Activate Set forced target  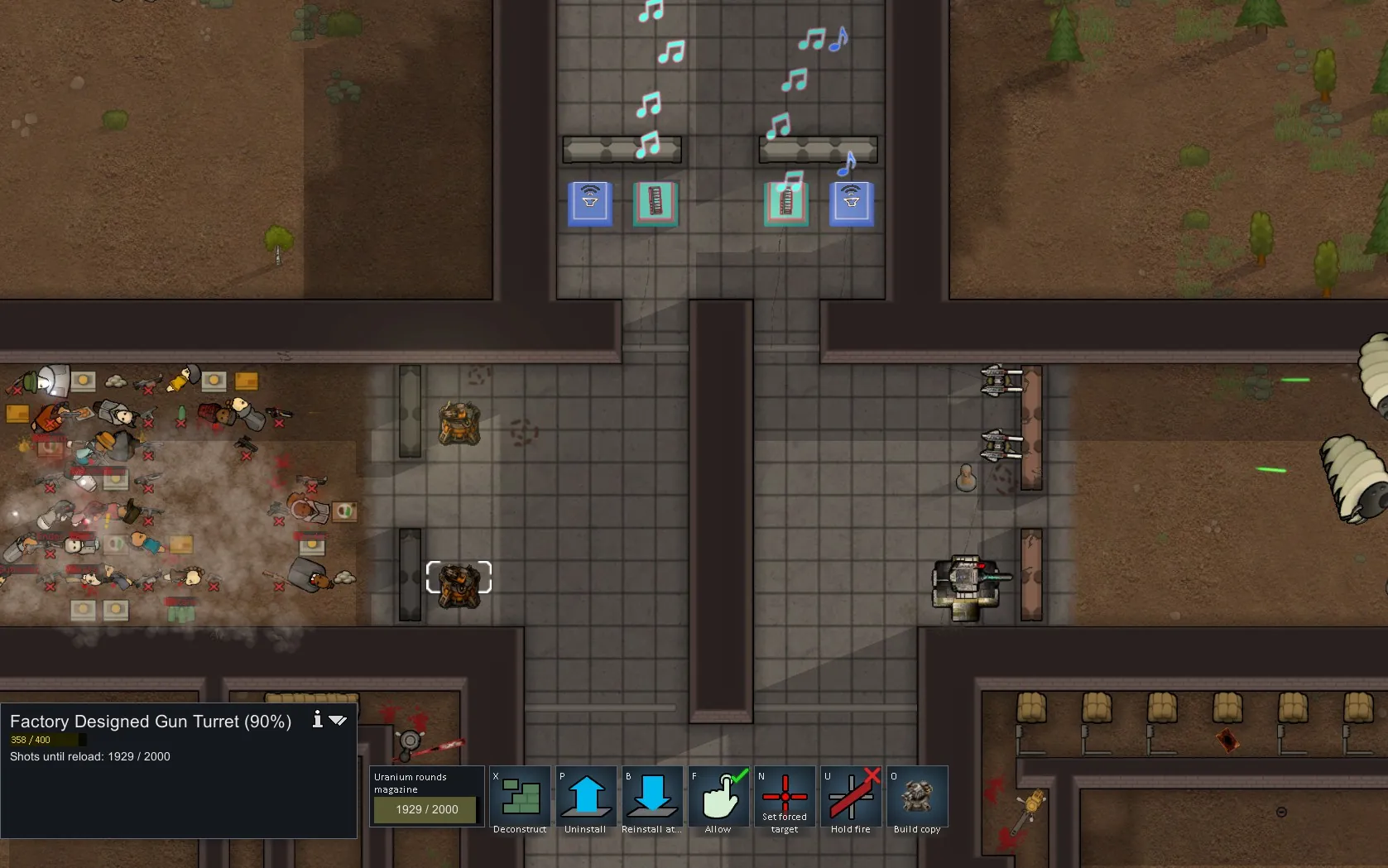pyautogui.click(x=785, y=798)
